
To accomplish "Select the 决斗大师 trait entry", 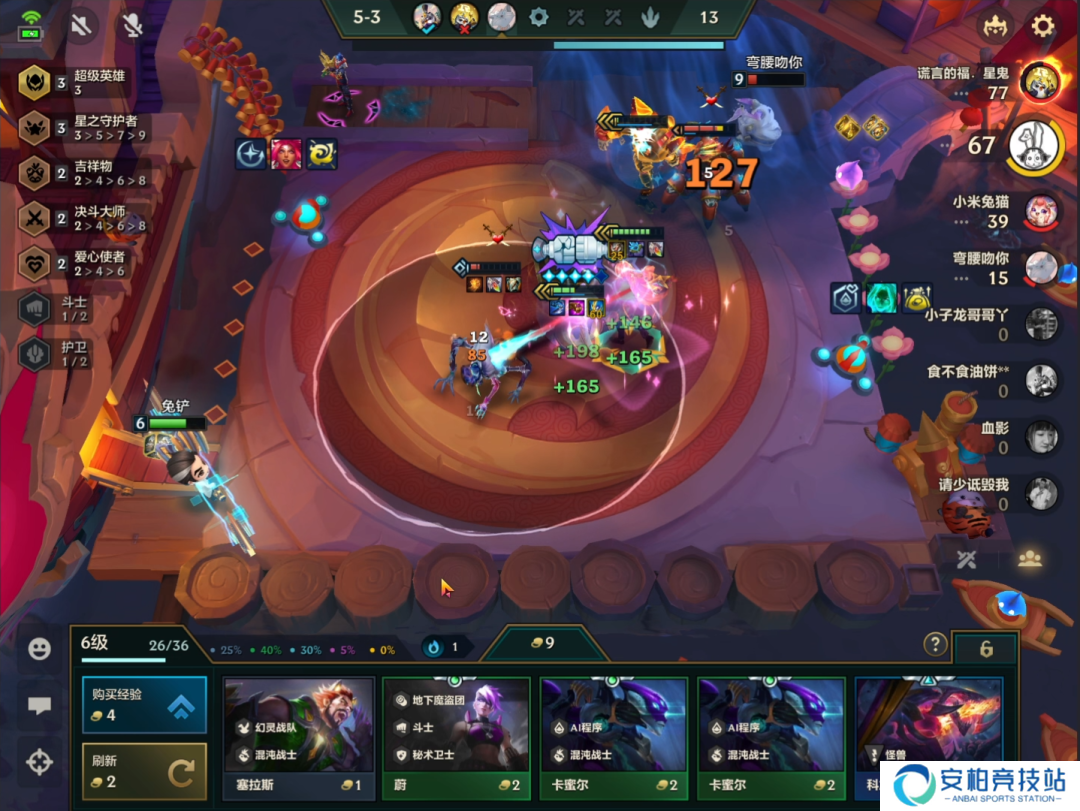I will (35, 219).
